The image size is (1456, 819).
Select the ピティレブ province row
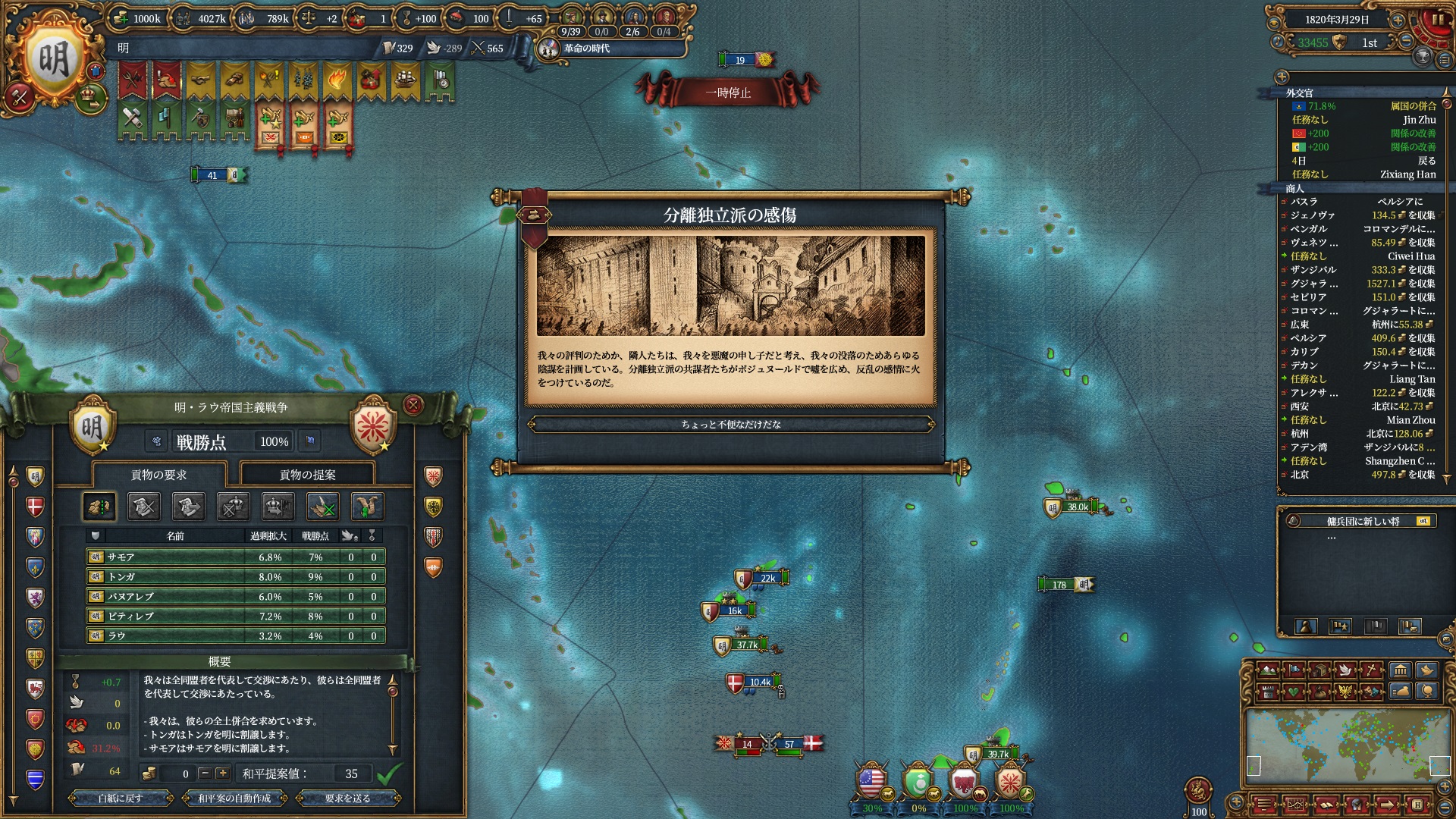235,617
